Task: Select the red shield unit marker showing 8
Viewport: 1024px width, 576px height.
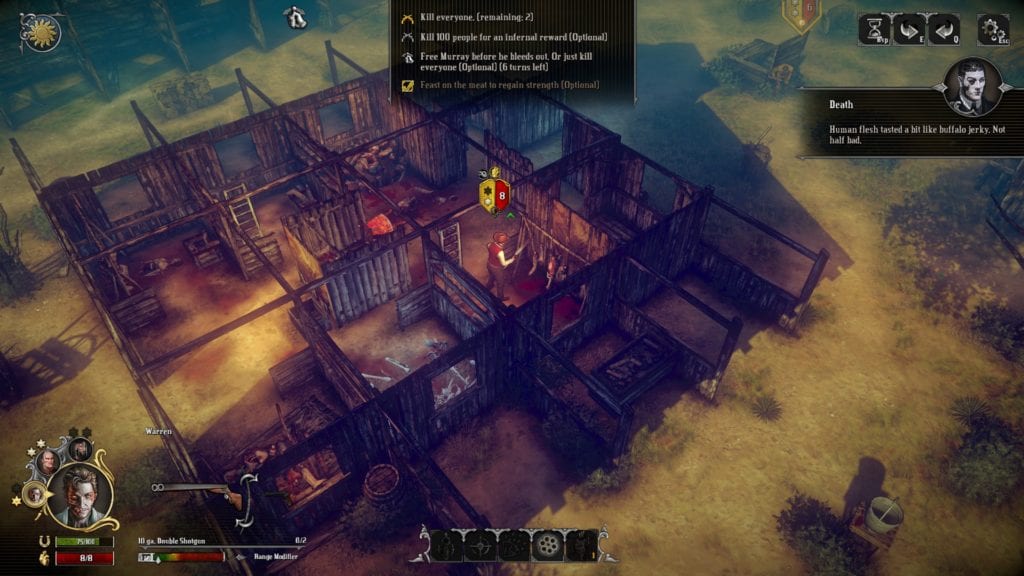Action: click(497, 194)
